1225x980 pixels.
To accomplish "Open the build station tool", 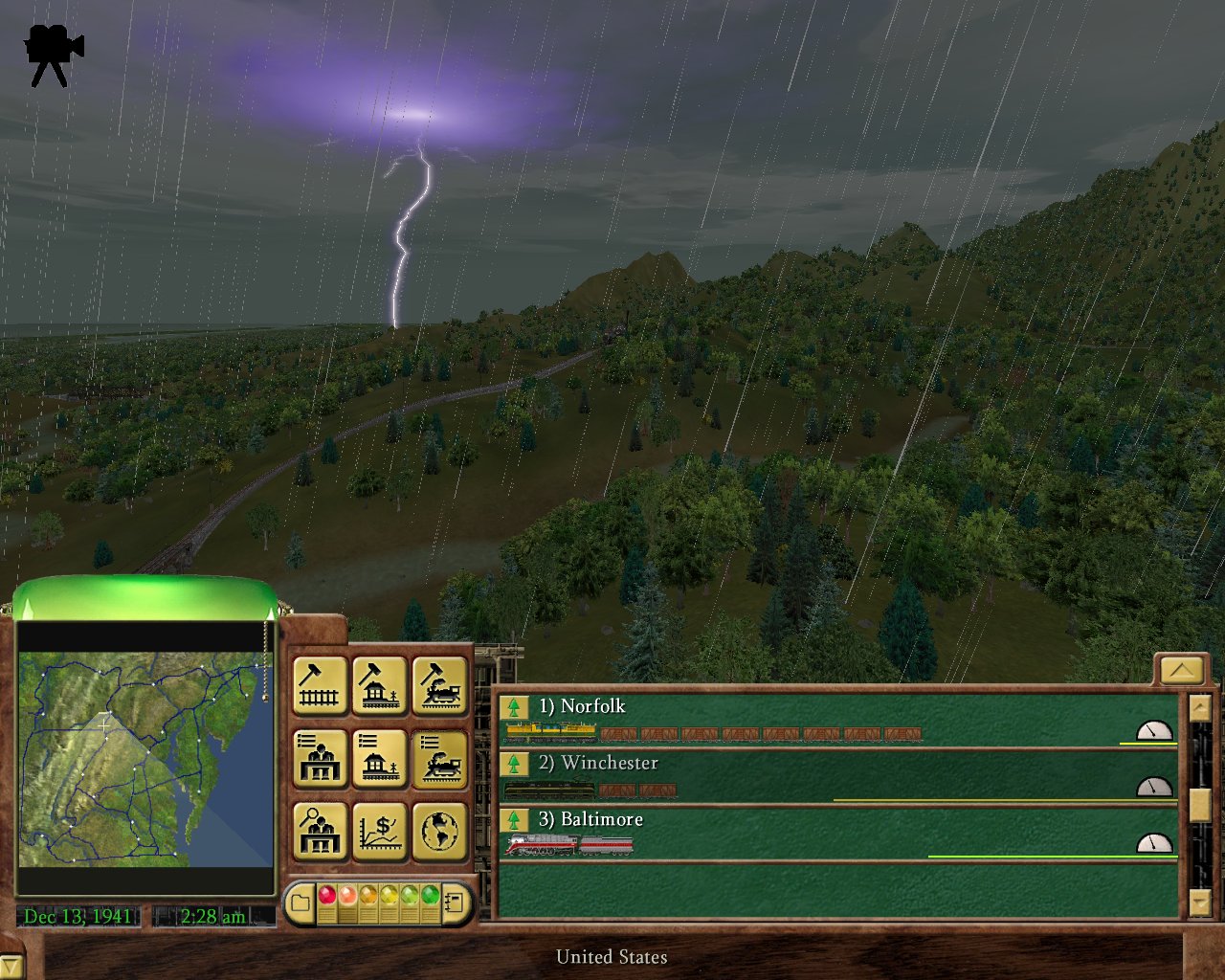I will pyautogui.click(x=380, y=685).
